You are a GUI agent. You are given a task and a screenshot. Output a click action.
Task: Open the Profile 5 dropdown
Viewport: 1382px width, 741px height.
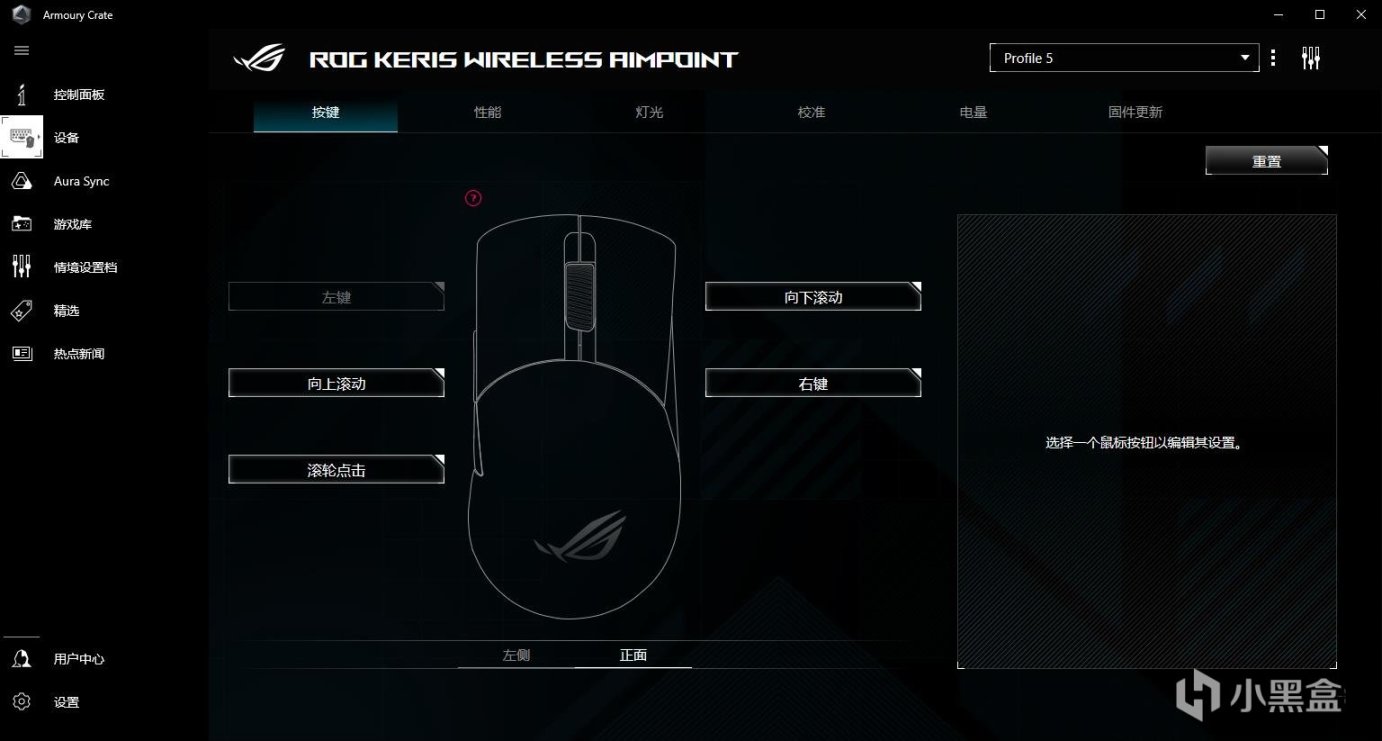click(x=1123, y=57)
